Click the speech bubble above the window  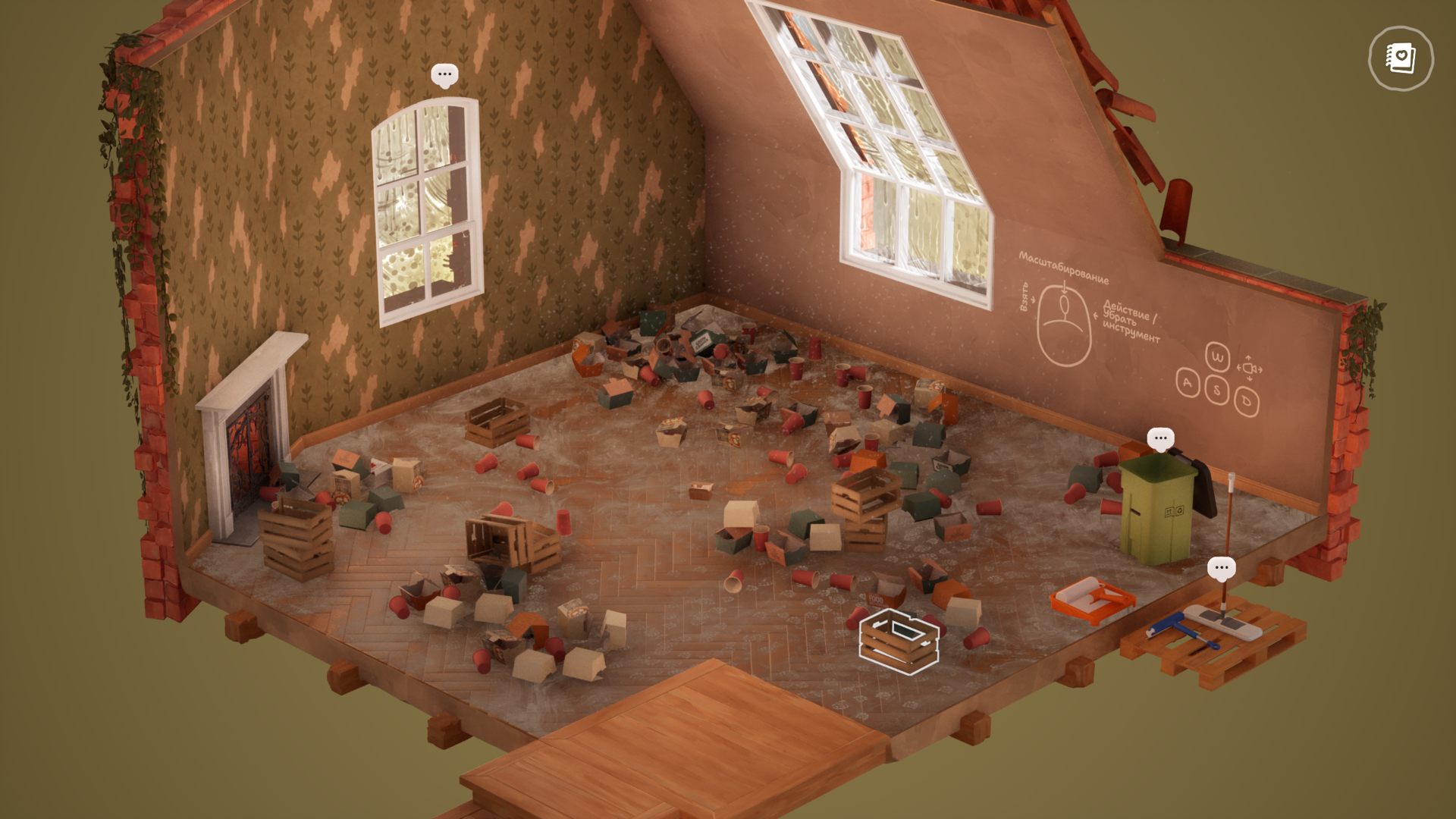point(444,75)
